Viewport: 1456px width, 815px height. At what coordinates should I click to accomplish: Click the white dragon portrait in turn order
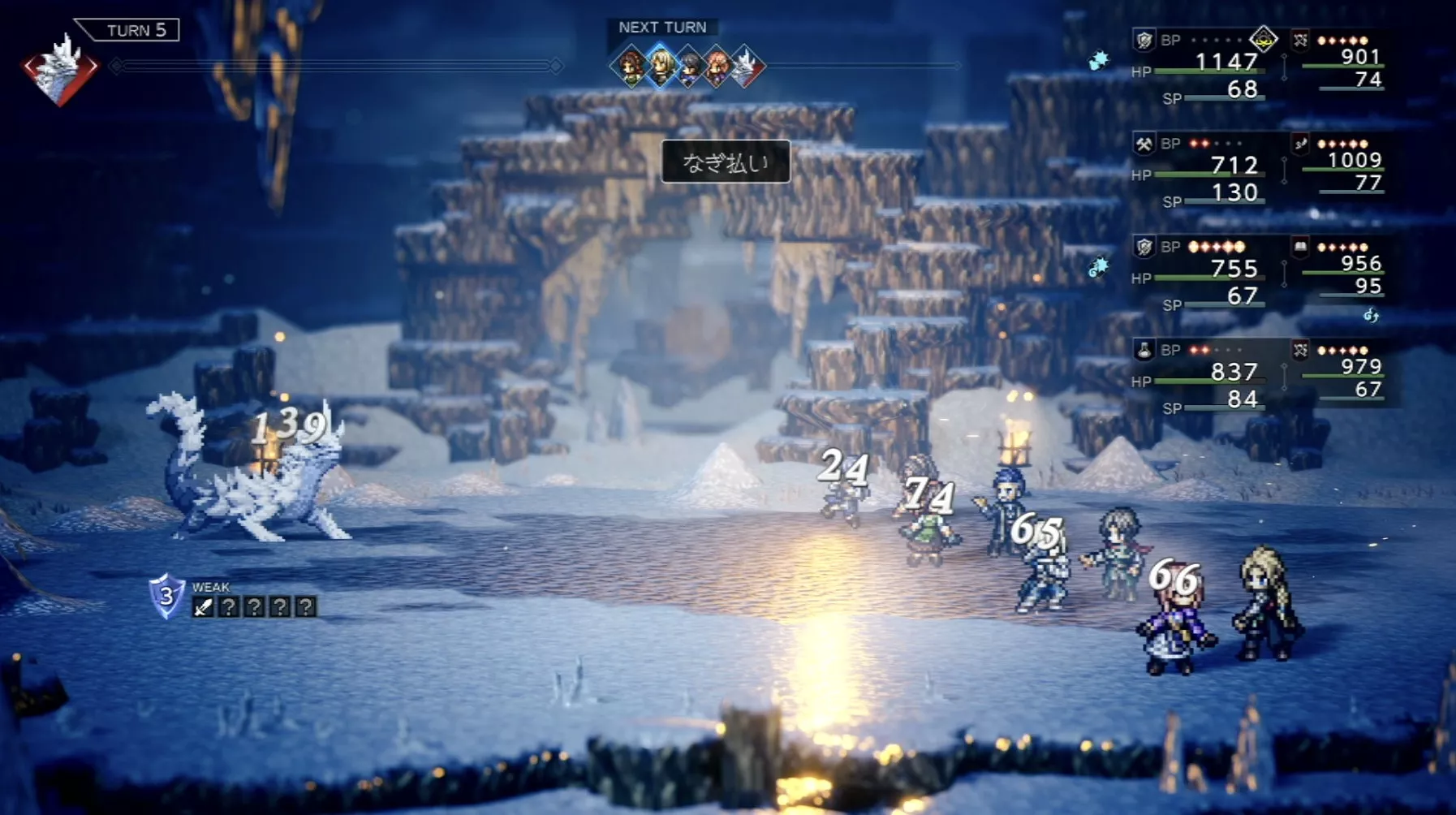(746, 67)
